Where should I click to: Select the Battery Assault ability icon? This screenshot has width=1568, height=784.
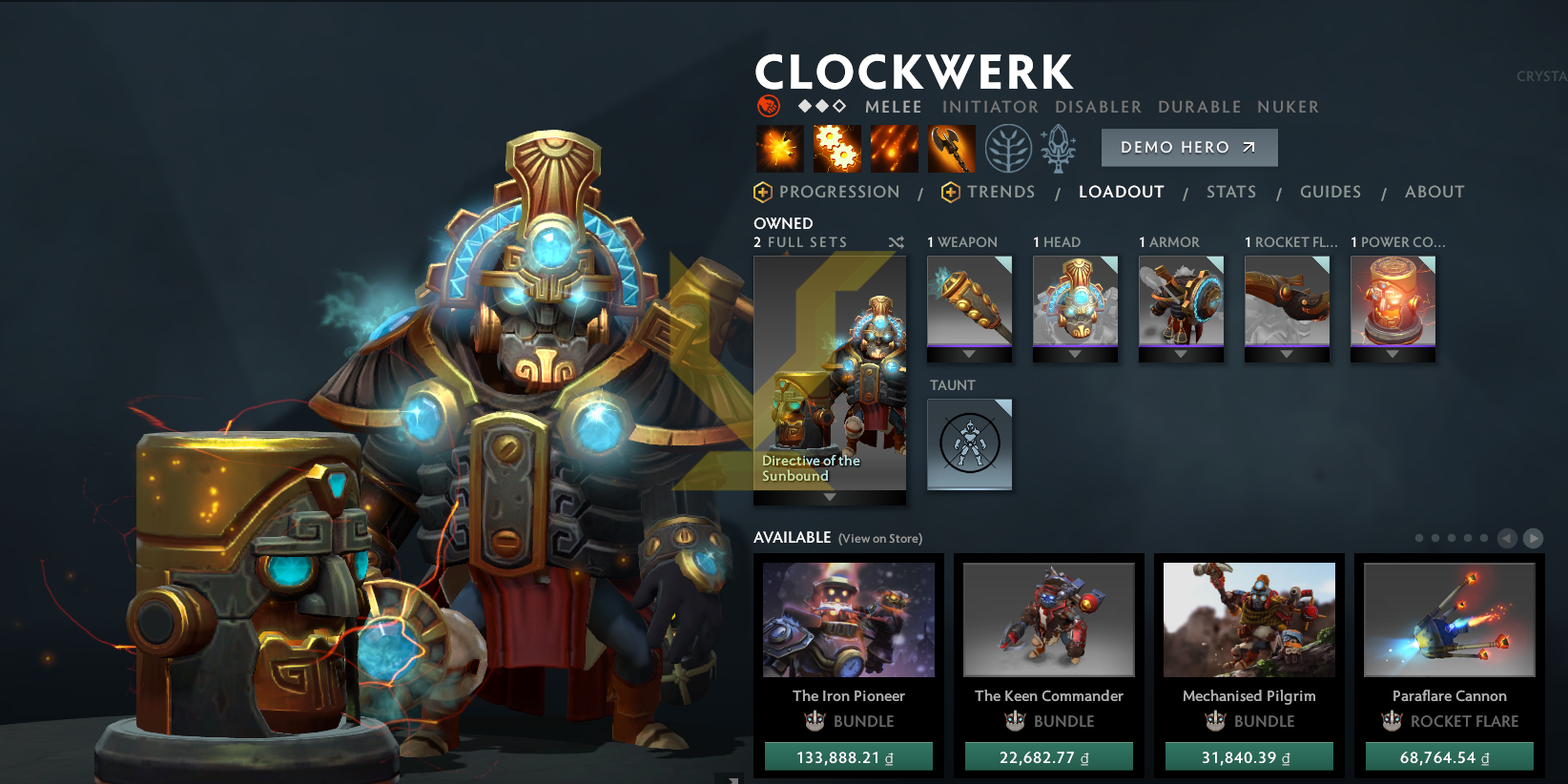click(x=780, y=148)
